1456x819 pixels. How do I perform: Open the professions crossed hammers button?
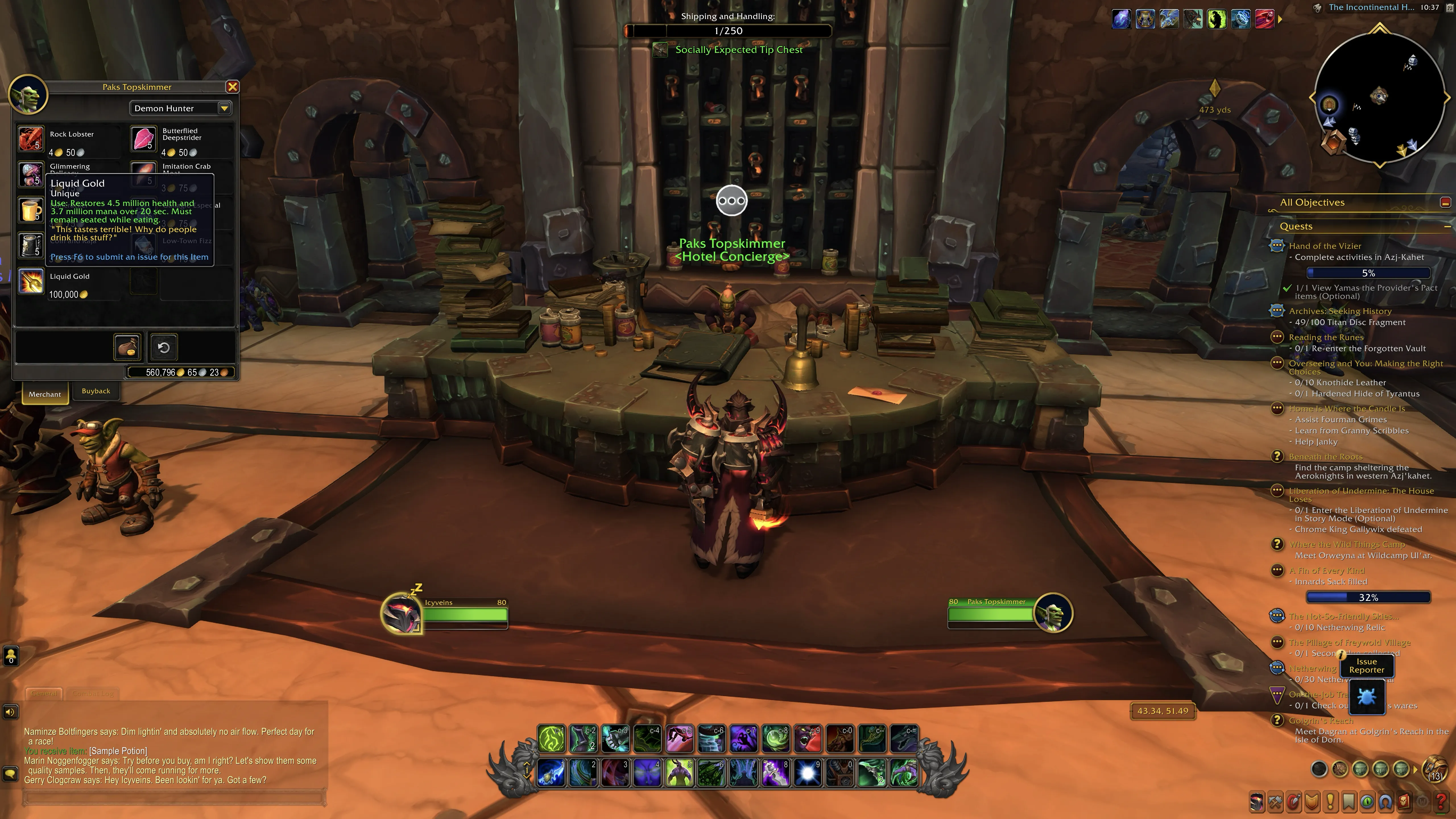[x=1275, y=802]
